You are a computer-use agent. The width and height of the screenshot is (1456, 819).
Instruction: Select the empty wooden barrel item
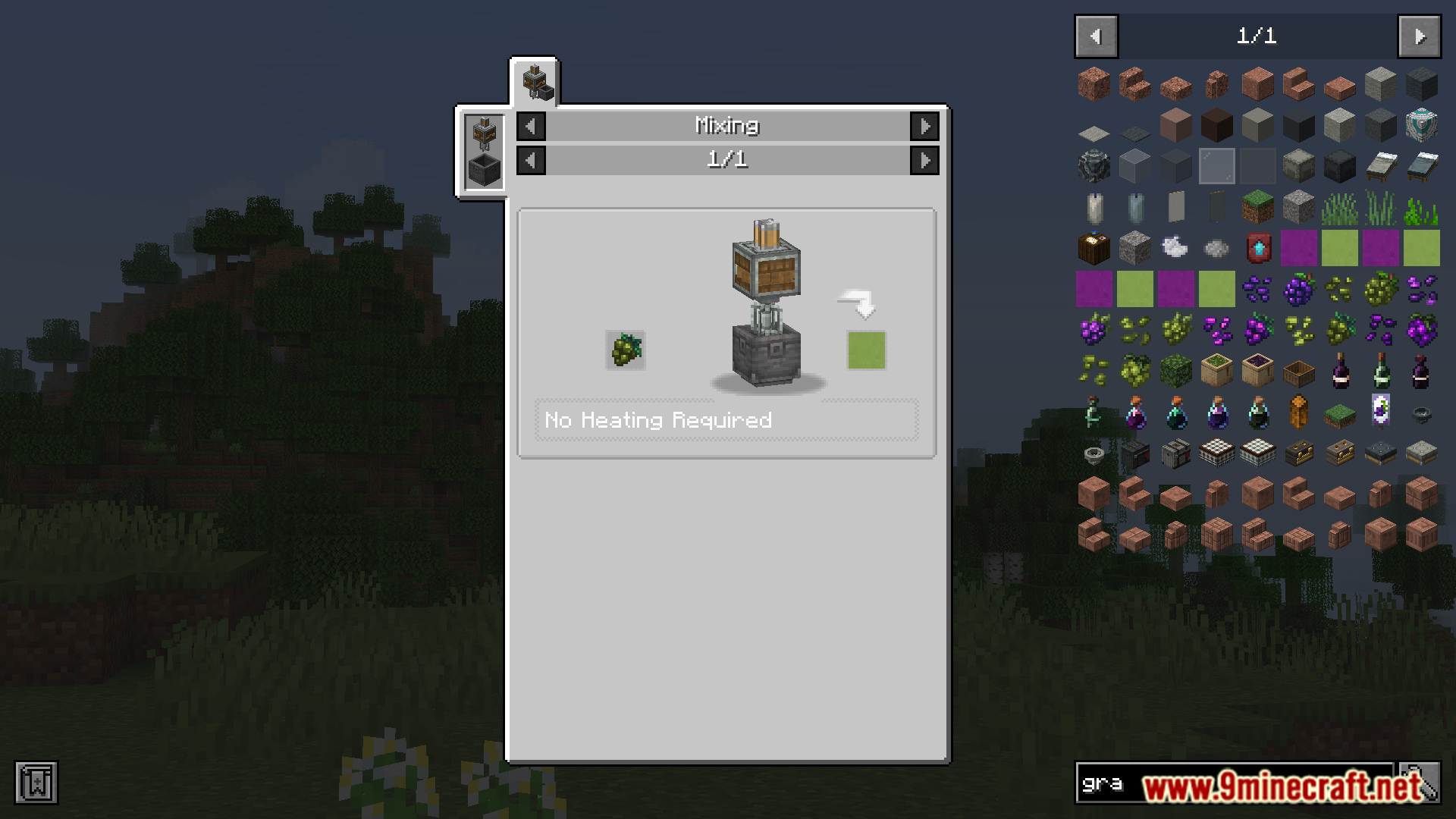tap(1299, 372)
